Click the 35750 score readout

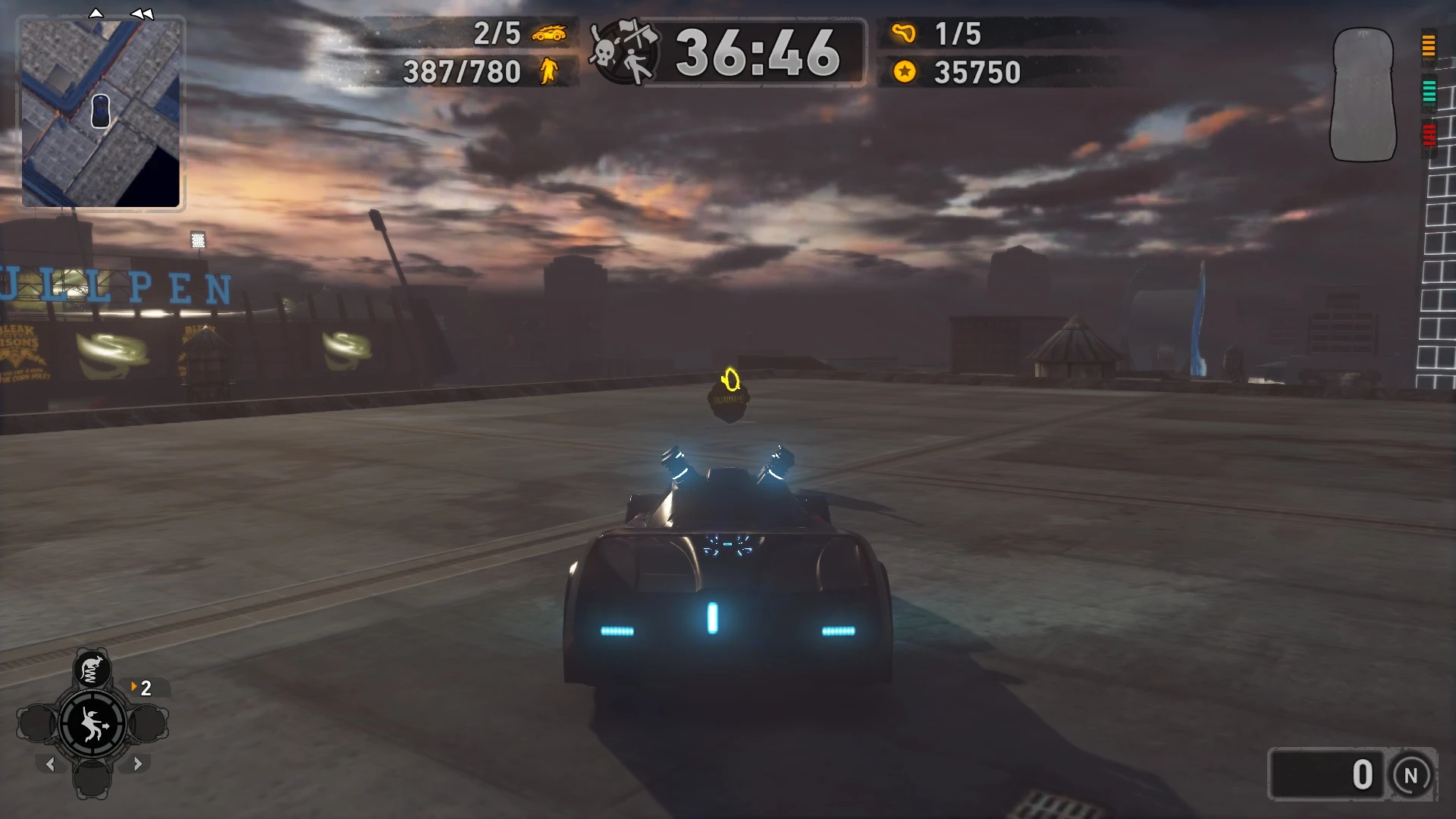pos(978,73)
